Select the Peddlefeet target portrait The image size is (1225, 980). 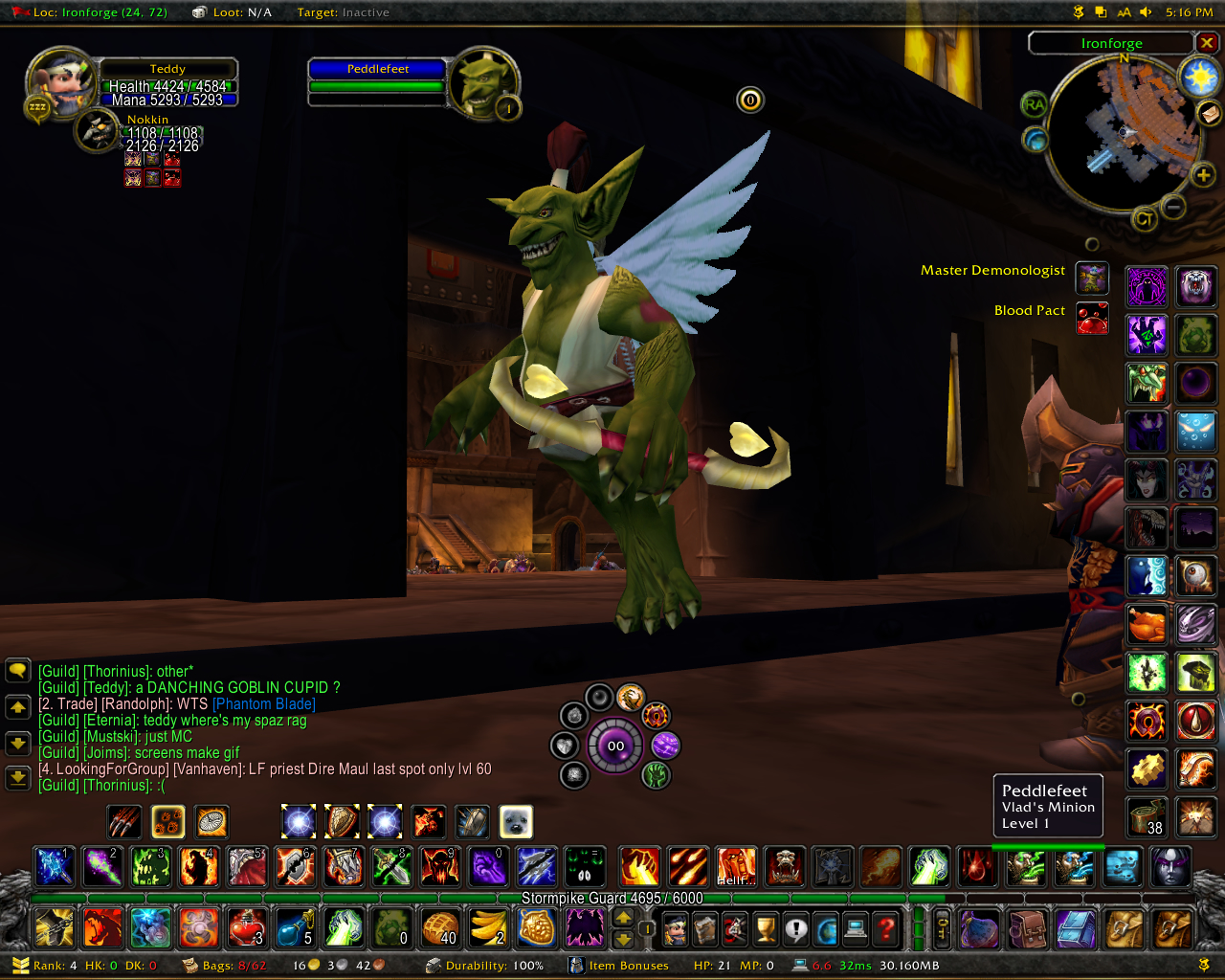coord(483,83)
